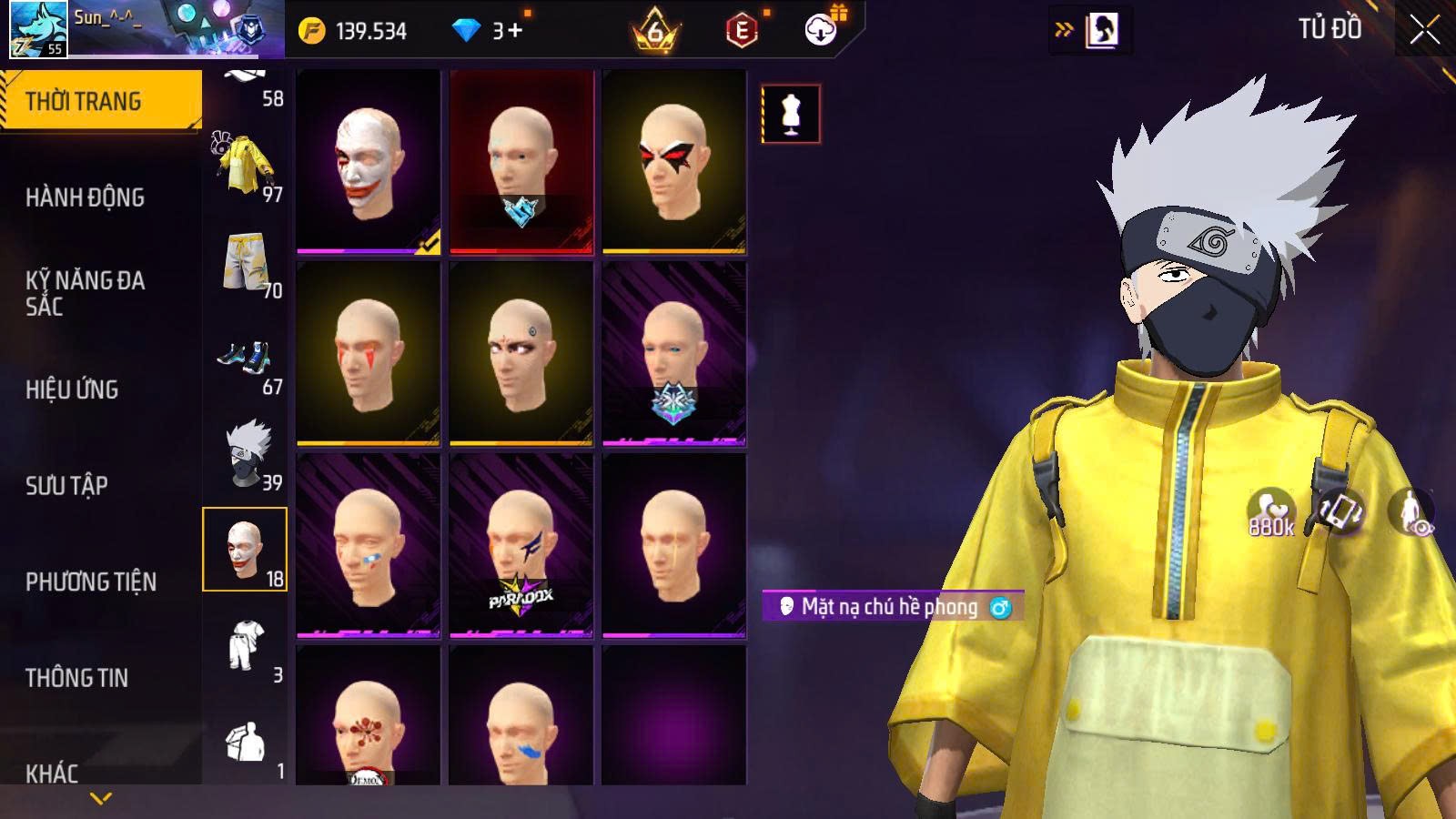Viewport: 1456px width, 819px height.
Task: Expand the sidebar with the yellow down arrow
Action: tap(101, 798)
